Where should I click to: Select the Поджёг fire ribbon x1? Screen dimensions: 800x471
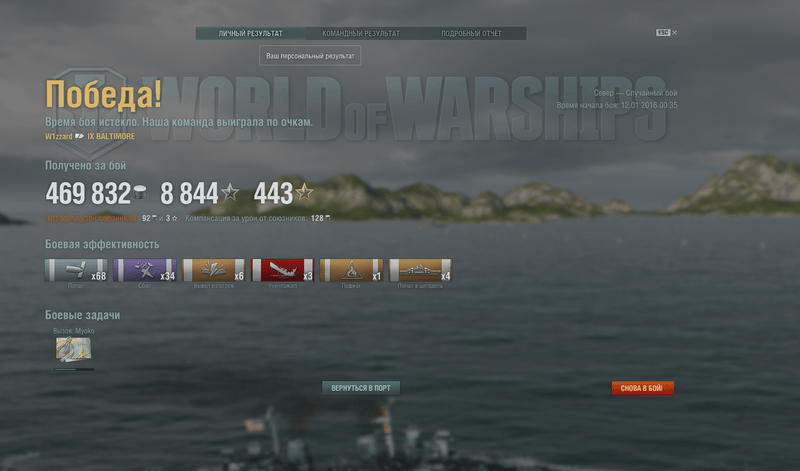[351, 270]
